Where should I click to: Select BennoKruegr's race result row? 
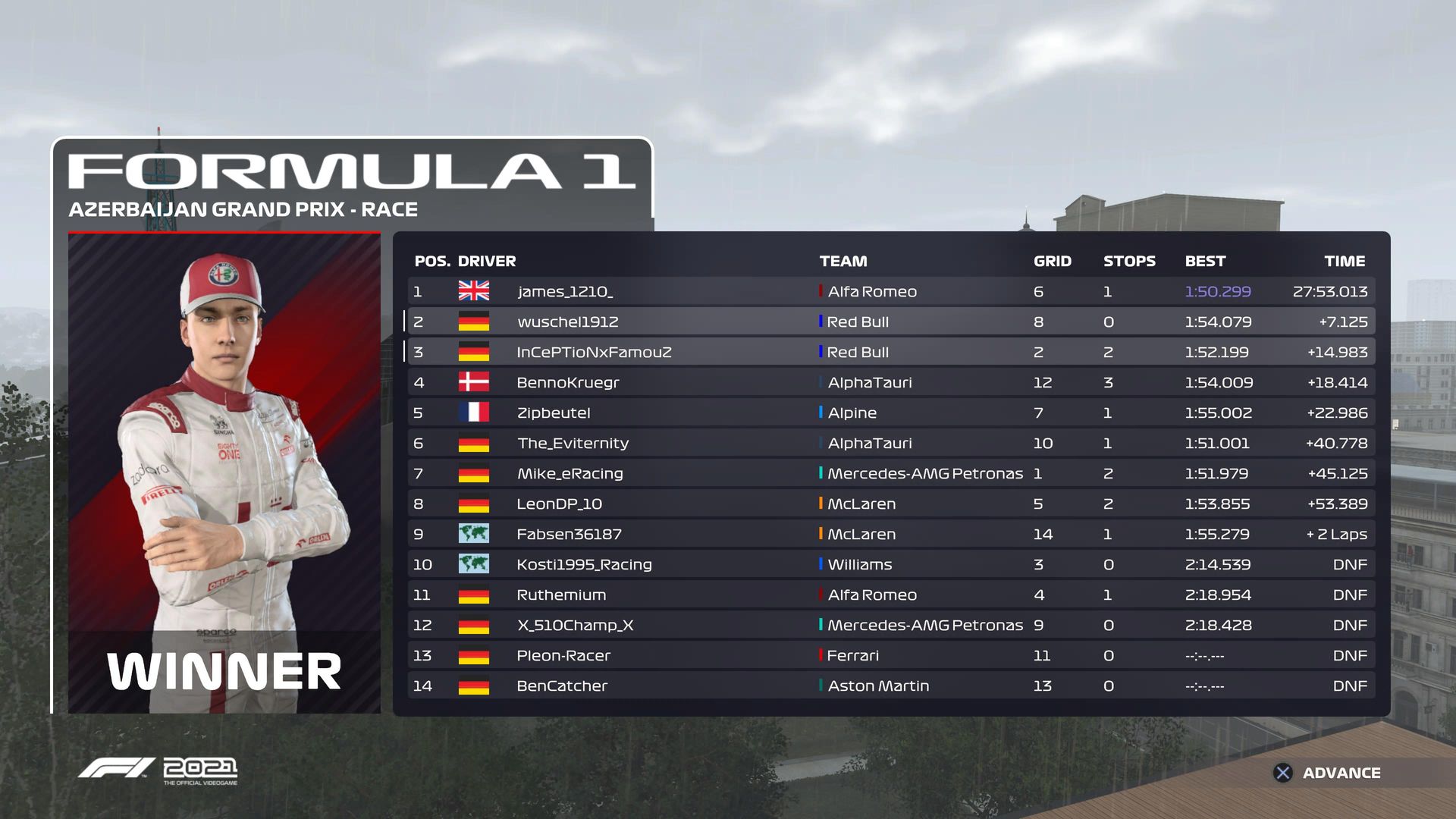click(890, 382)
